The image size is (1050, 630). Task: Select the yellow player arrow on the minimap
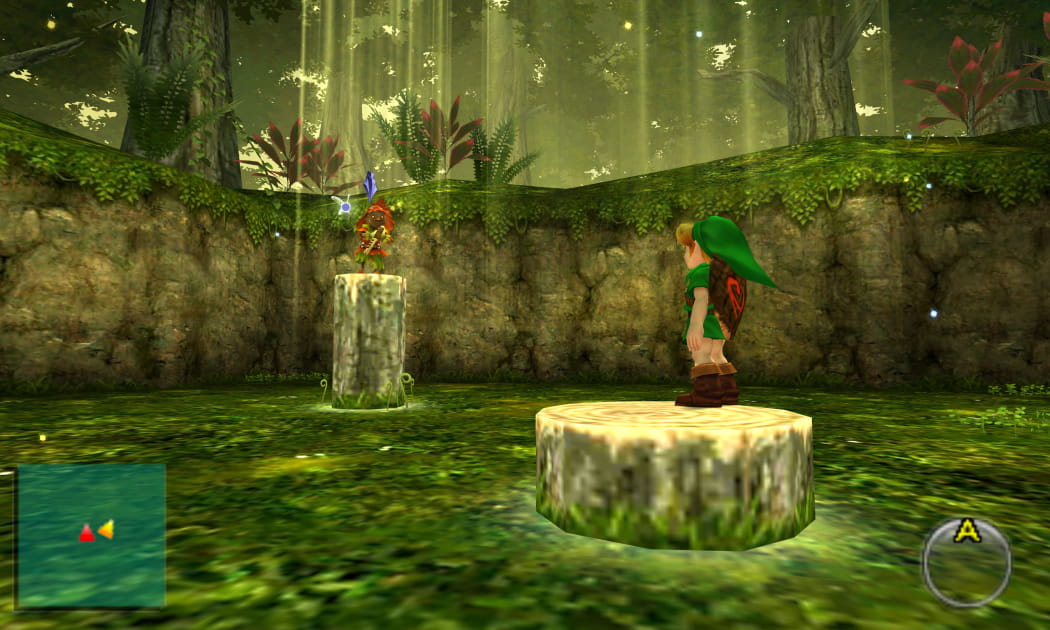pos(105,529)
